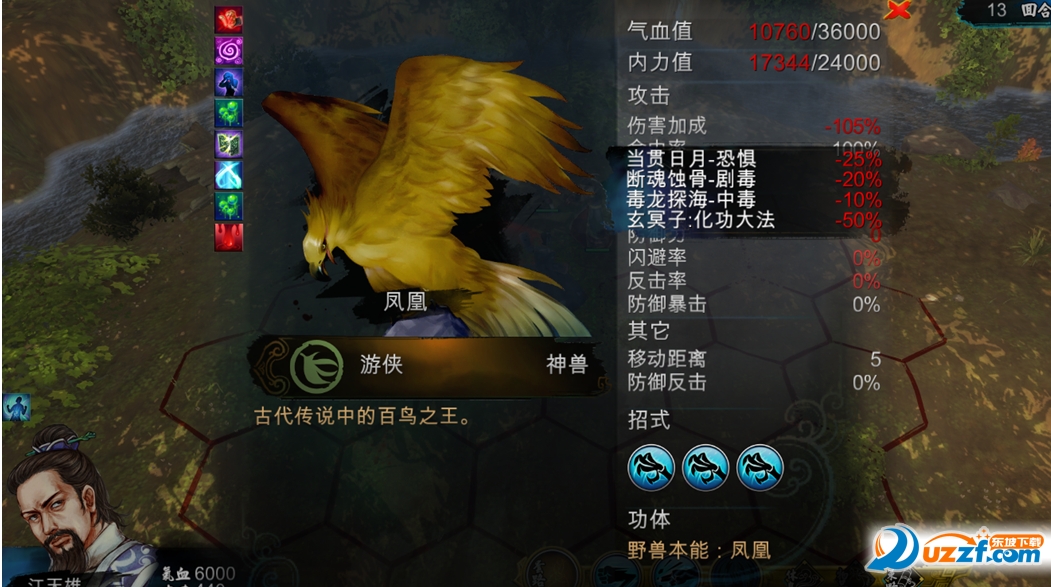
Task: Close the phoenix info panel with the red X
Action: pos(900,10)
